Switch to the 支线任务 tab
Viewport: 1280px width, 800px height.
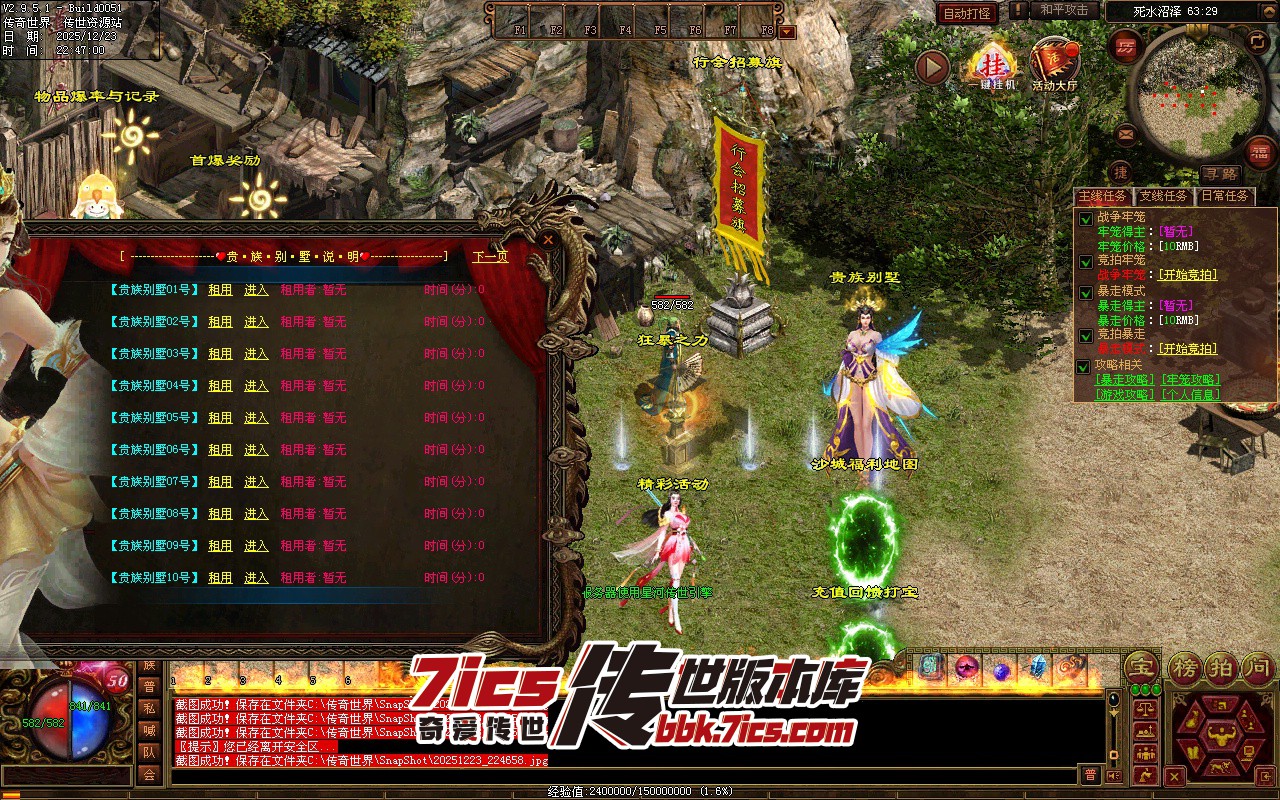1164,196
